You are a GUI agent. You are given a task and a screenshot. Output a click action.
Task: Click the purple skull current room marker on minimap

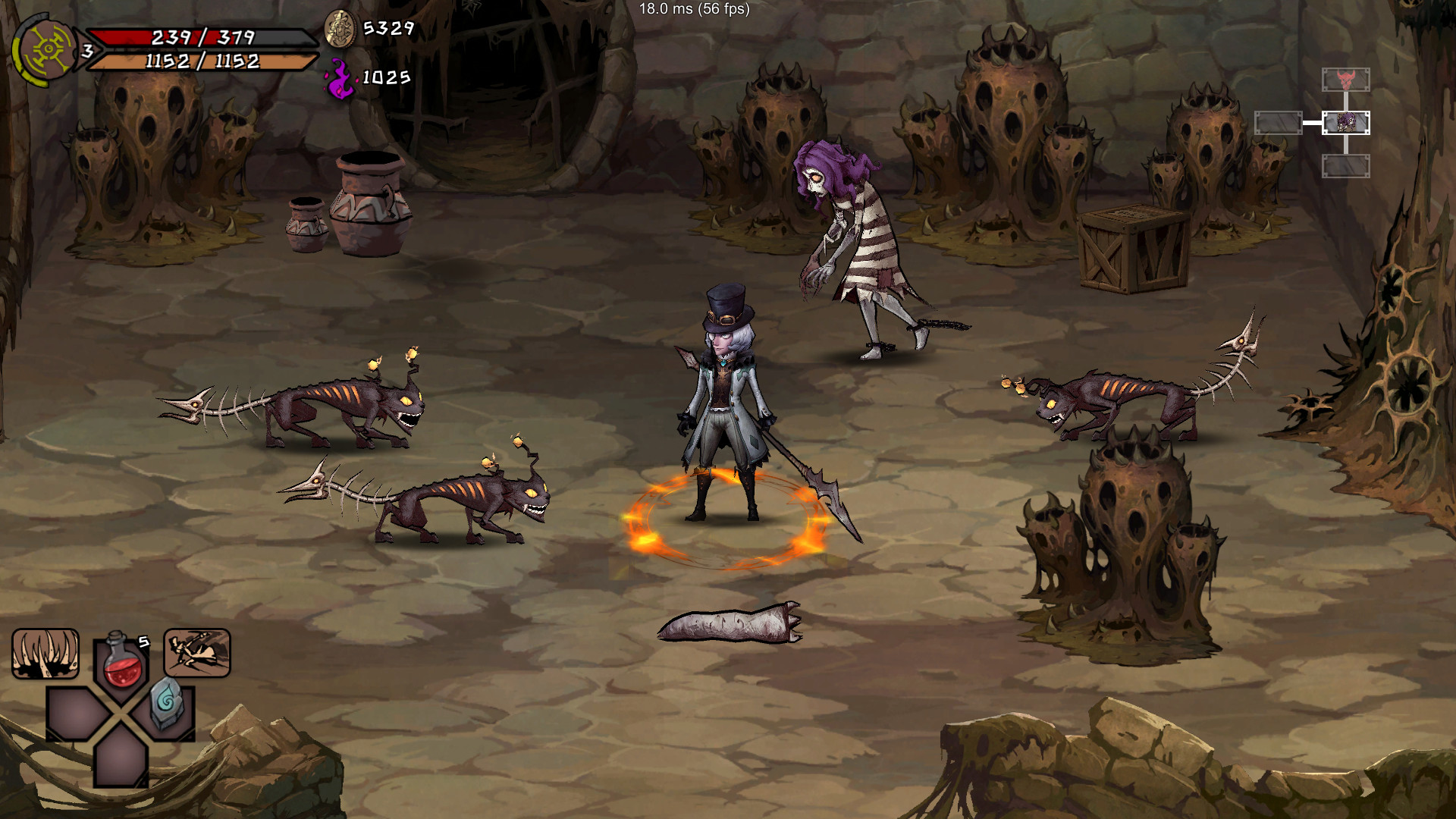(x=1346, y=121)
